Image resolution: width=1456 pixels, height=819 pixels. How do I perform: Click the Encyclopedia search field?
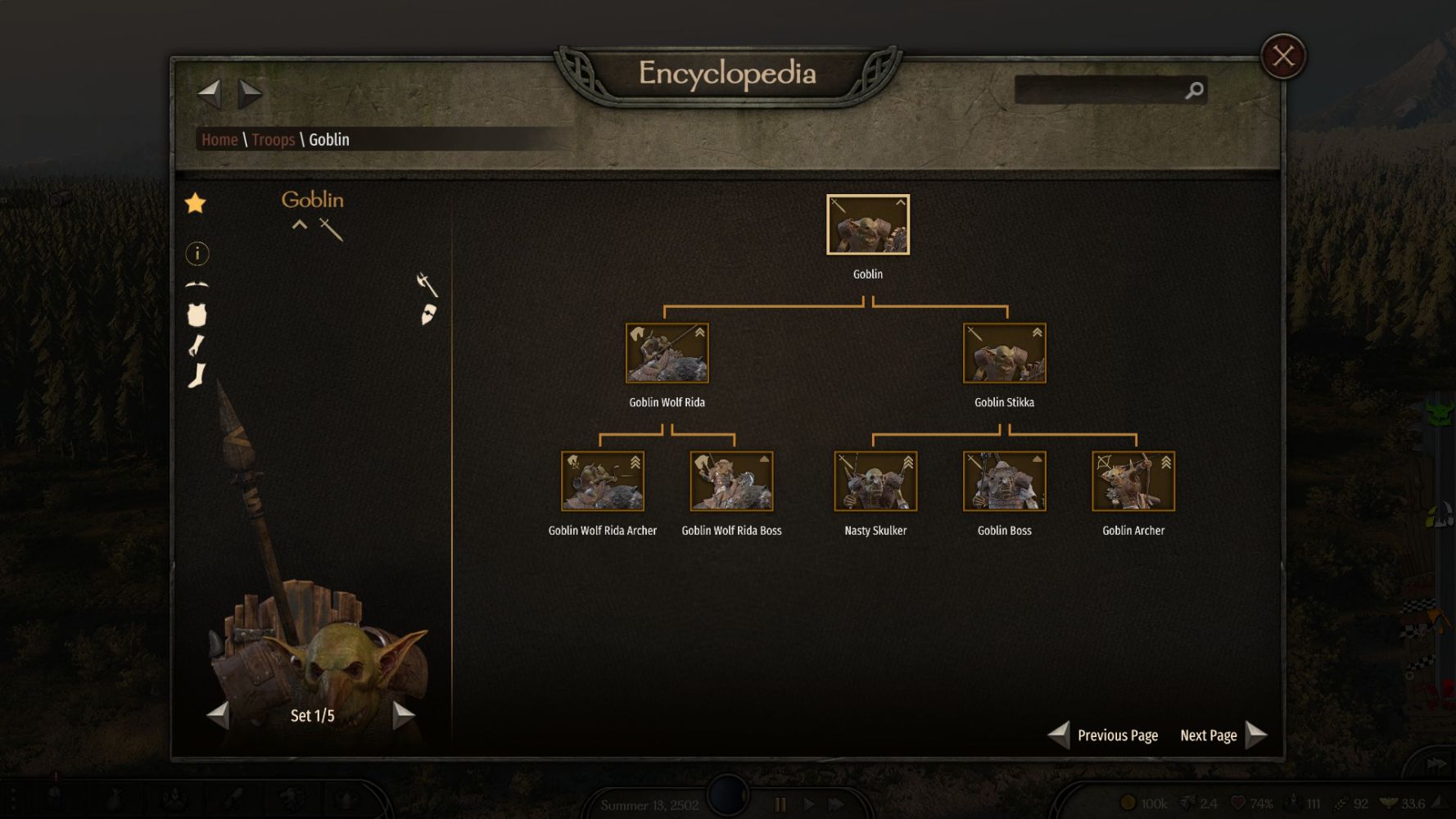point(1099,90)
